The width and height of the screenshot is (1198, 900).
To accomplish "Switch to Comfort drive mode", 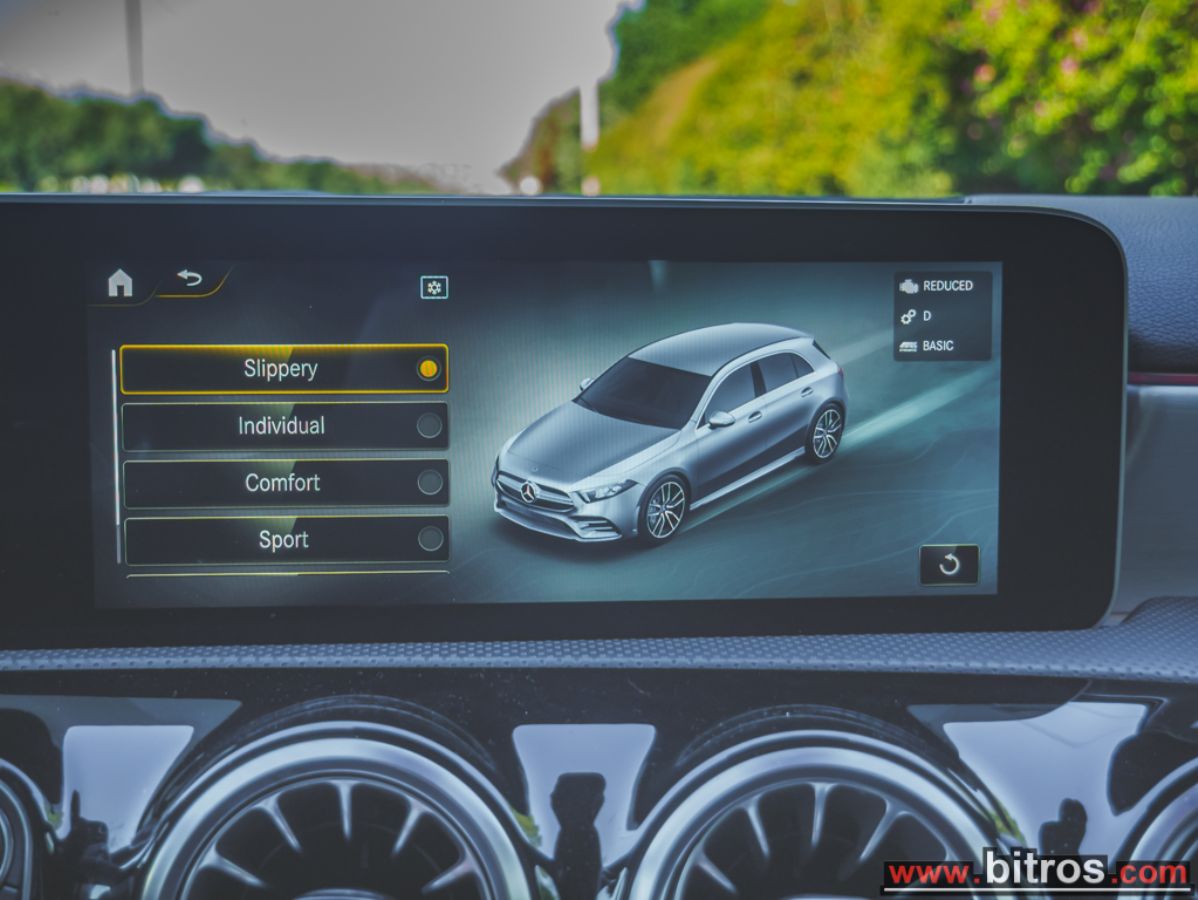I will pyautogui.click(x=285, y=483).
